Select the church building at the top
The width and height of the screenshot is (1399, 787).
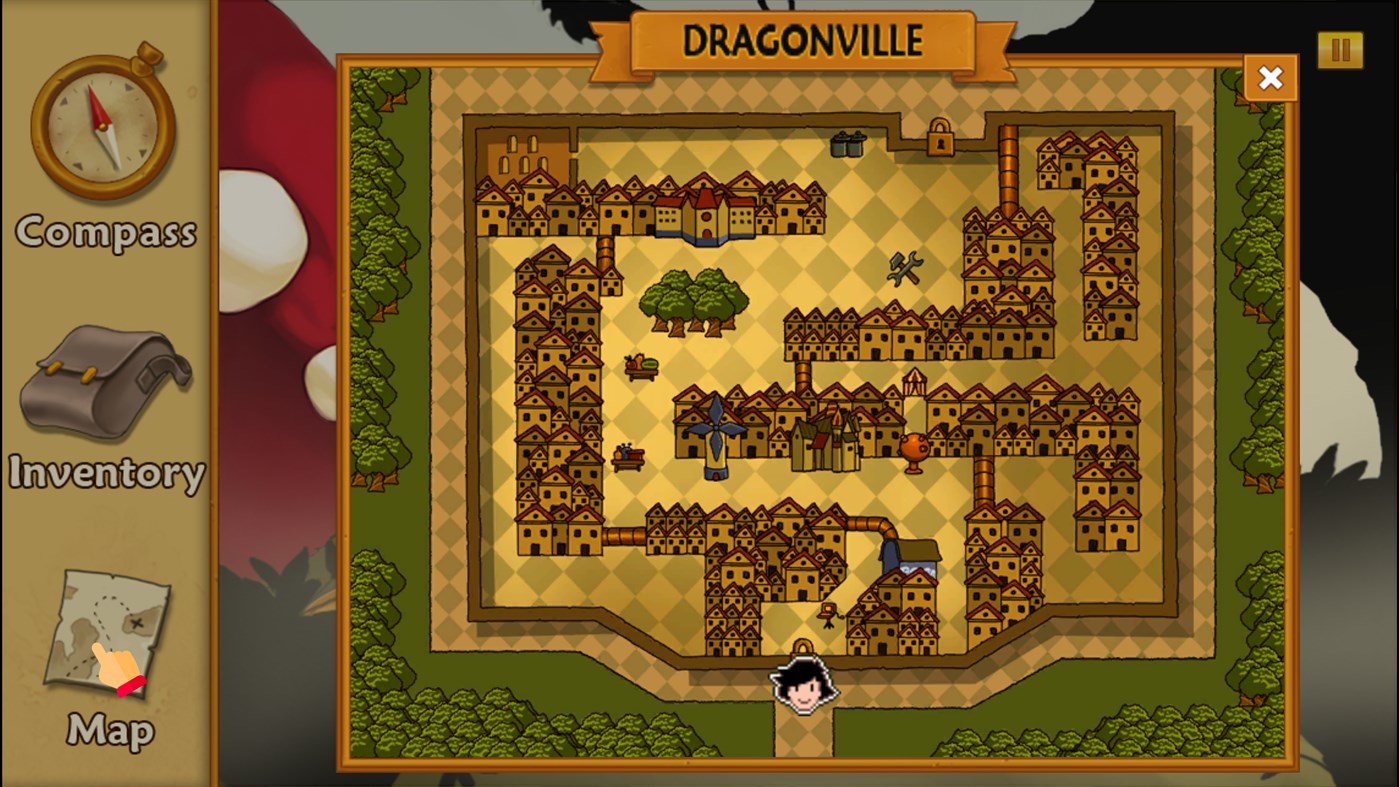click(706, 215)
